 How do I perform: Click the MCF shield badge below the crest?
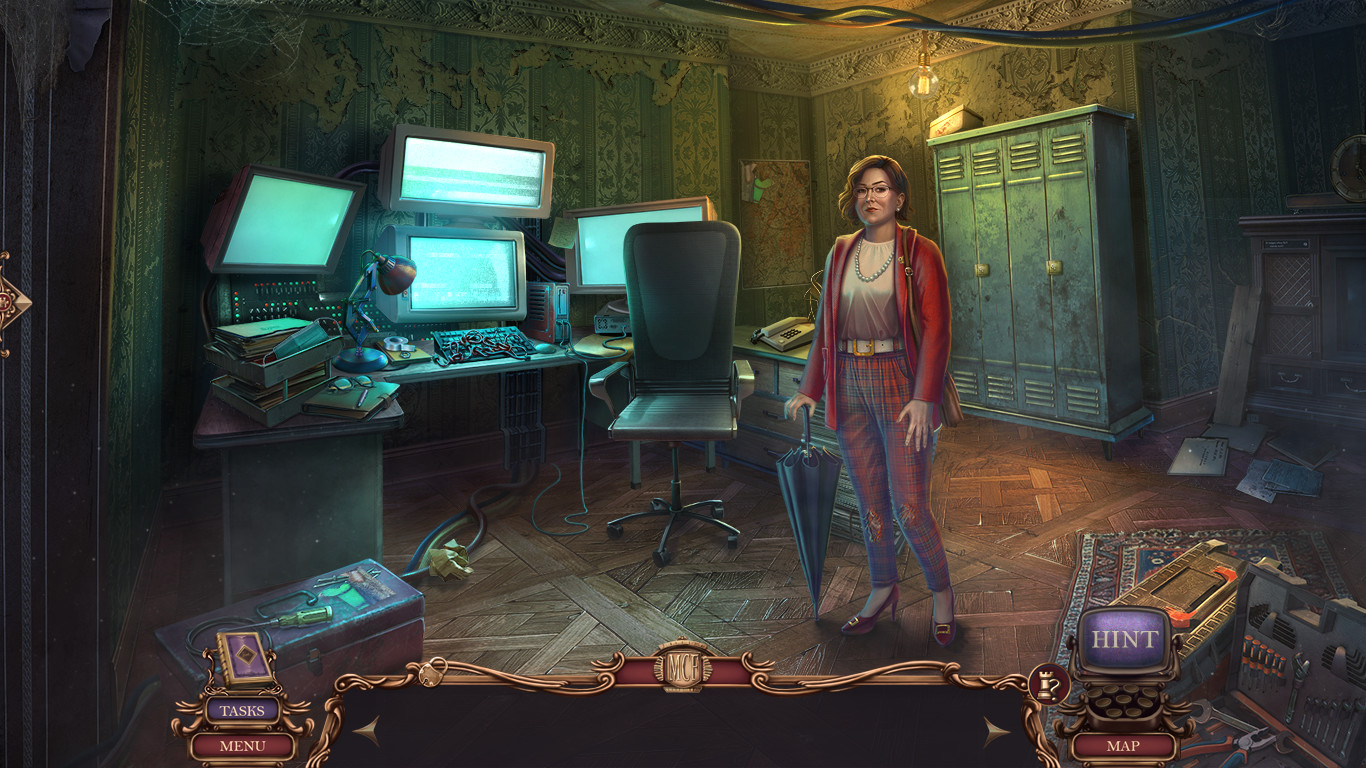pos(683,686)
